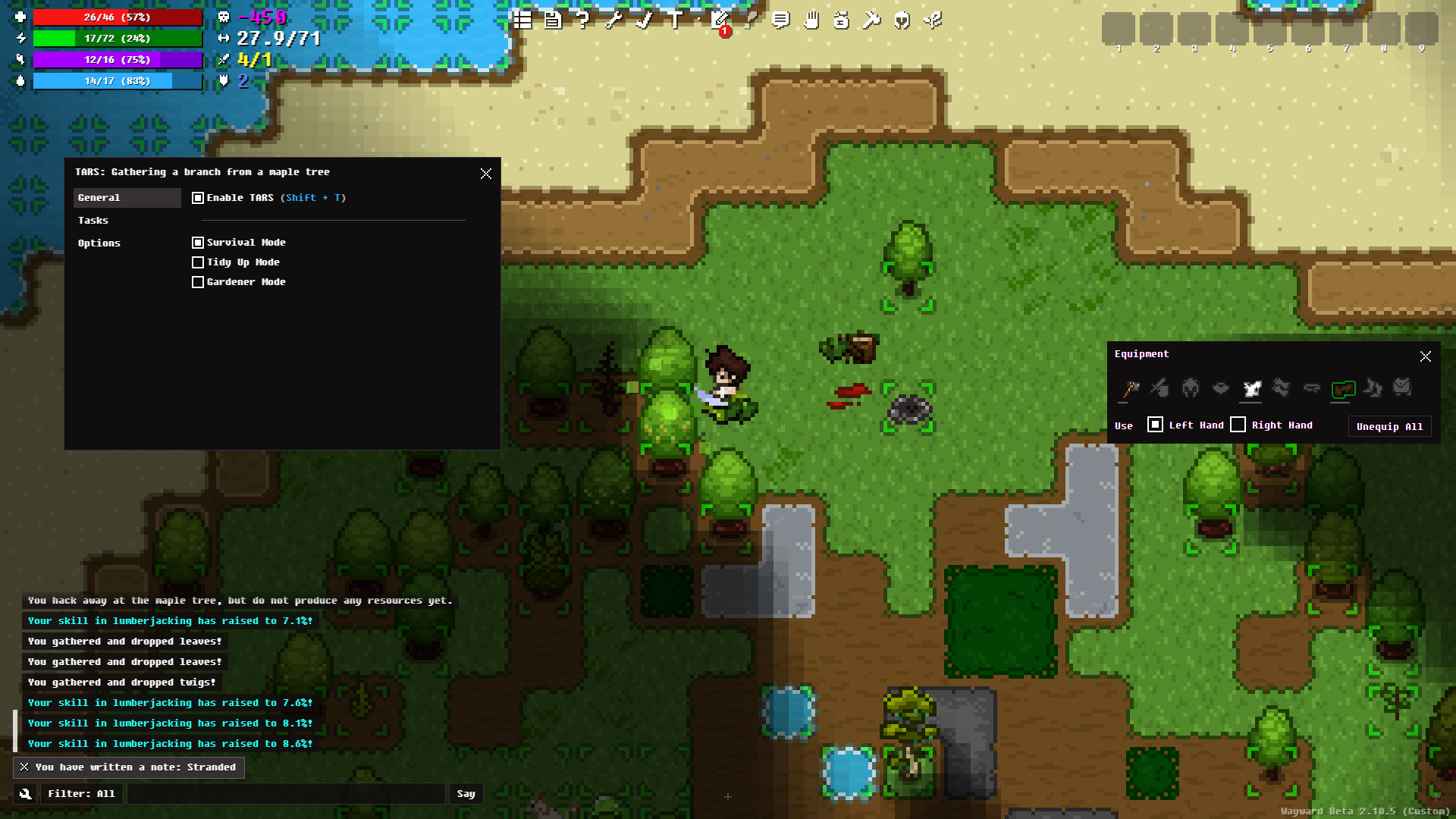This screenshot has width=1456, height=819.
Task: Open the notes icon with red badge
Action: tap(720, 21)
